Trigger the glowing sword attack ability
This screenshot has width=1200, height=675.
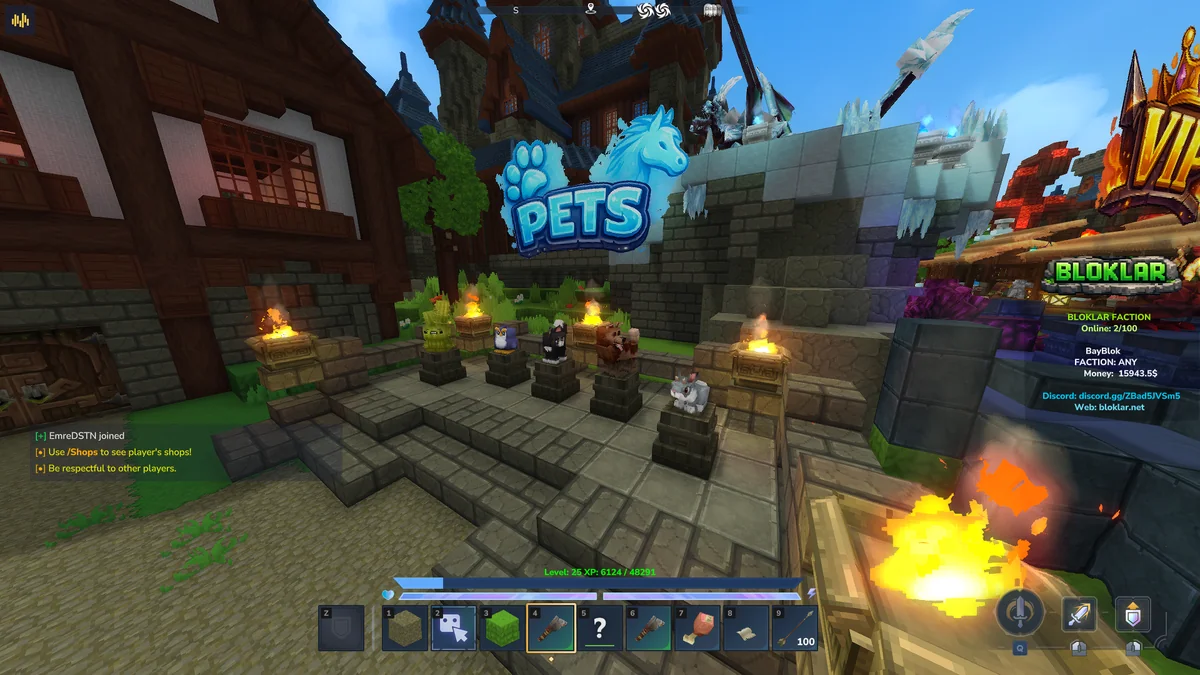pyautogui.click(x=1079, y=613)
